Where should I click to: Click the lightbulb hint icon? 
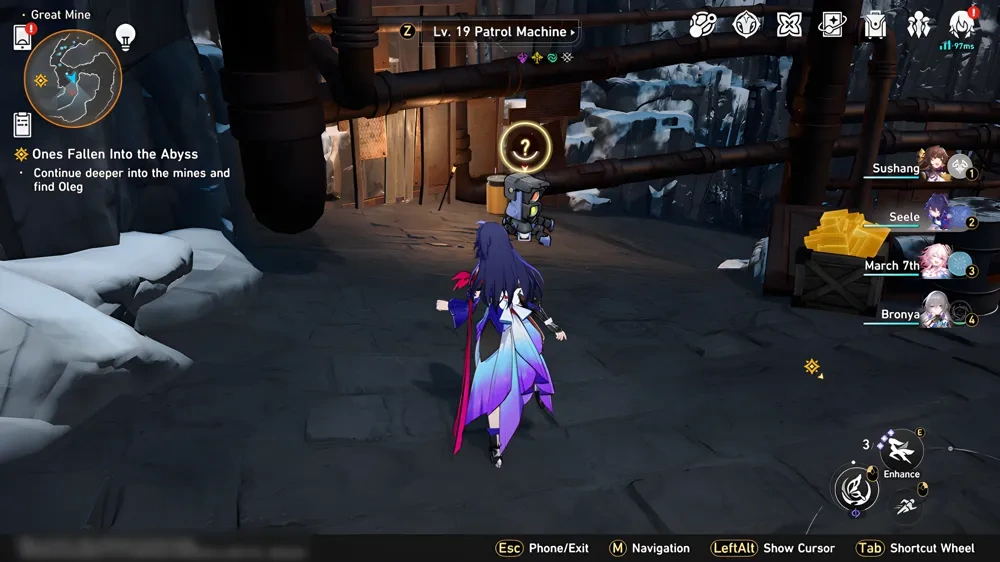tap(125, 37)
